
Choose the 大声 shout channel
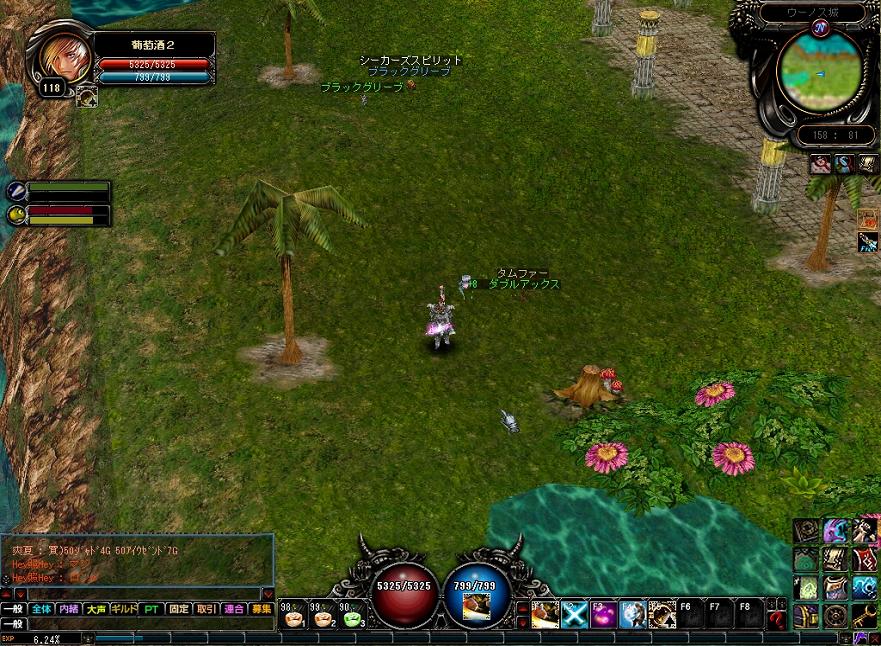[96, 608]
